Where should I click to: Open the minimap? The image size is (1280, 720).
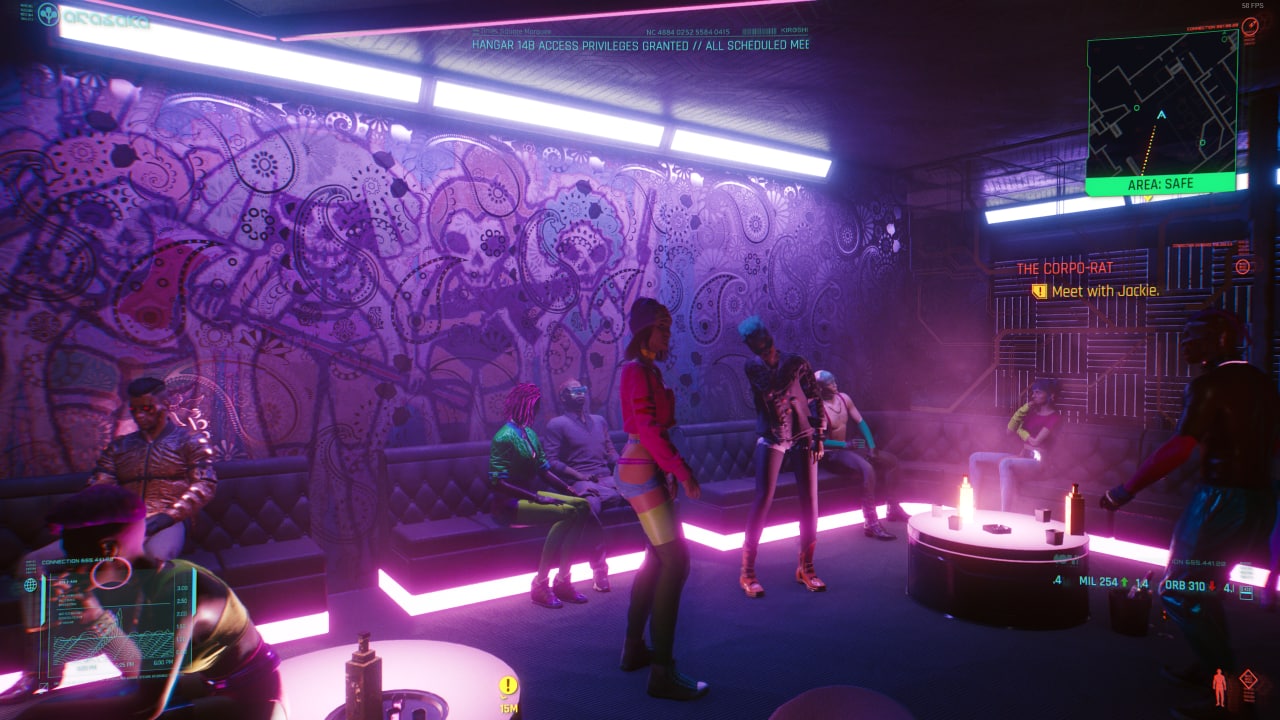(1161, 104)
